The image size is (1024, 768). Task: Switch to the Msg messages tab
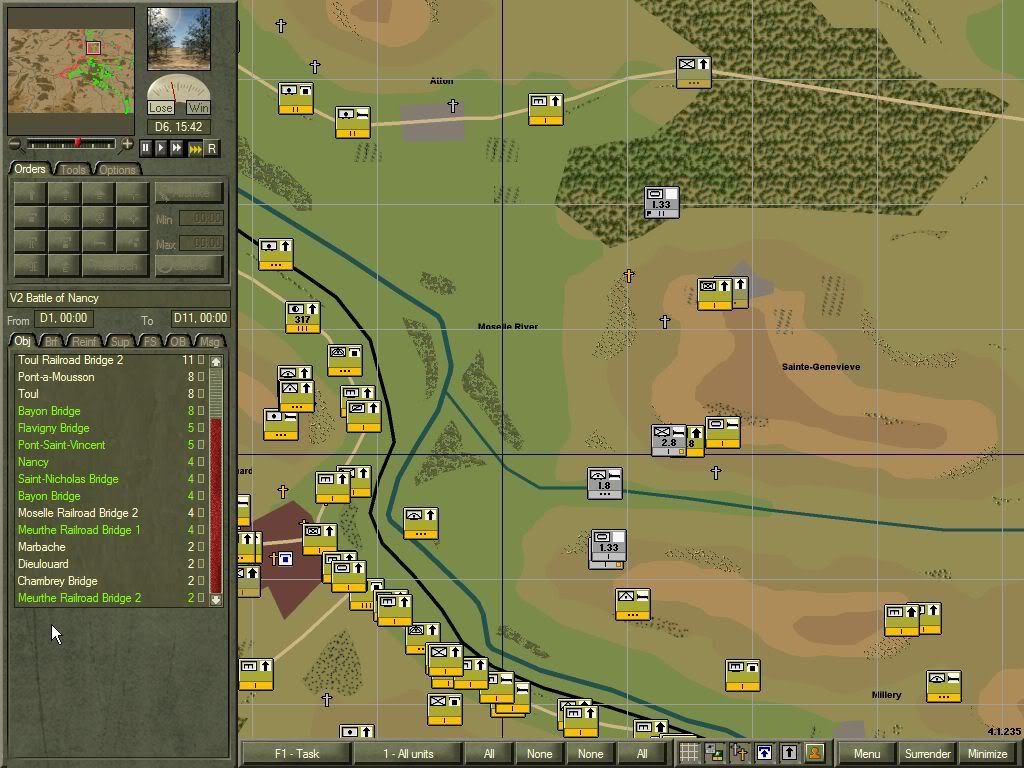click(209, 342)
